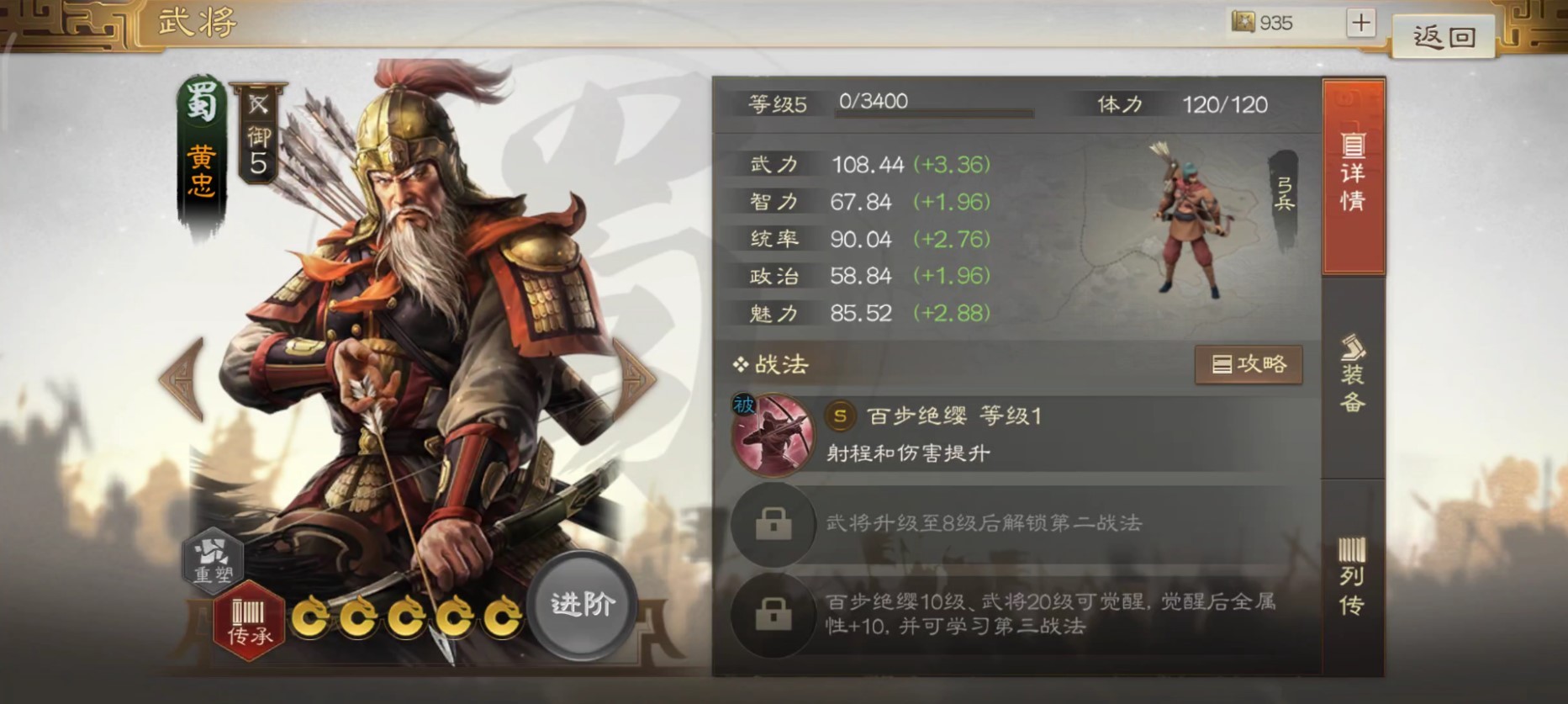Tap the 蜀 faction emblem
This screenshot has height=704, width=1568.
pos(201,103)
